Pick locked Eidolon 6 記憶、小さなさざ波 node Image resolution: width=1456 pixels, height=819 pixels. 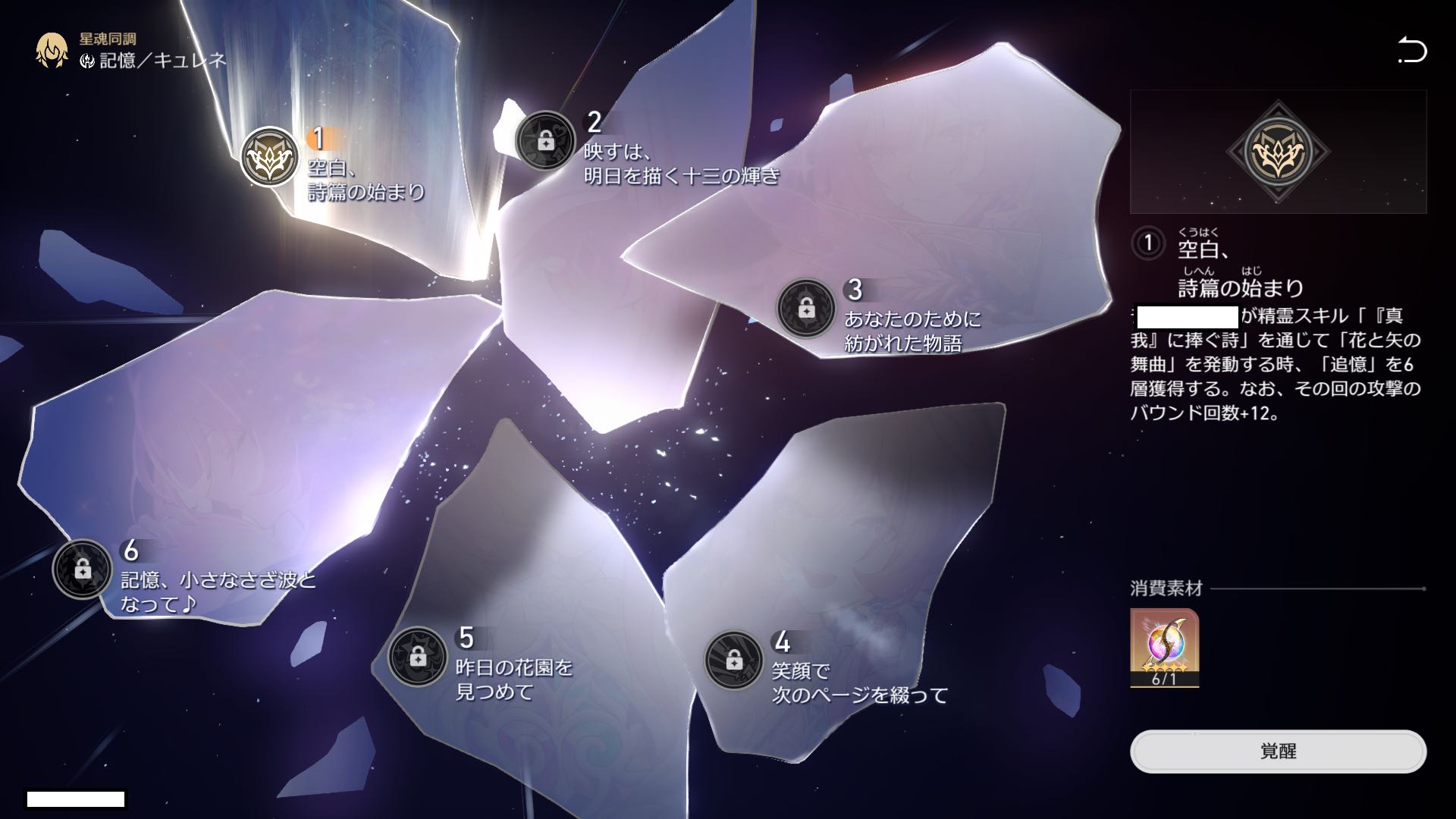82,569
